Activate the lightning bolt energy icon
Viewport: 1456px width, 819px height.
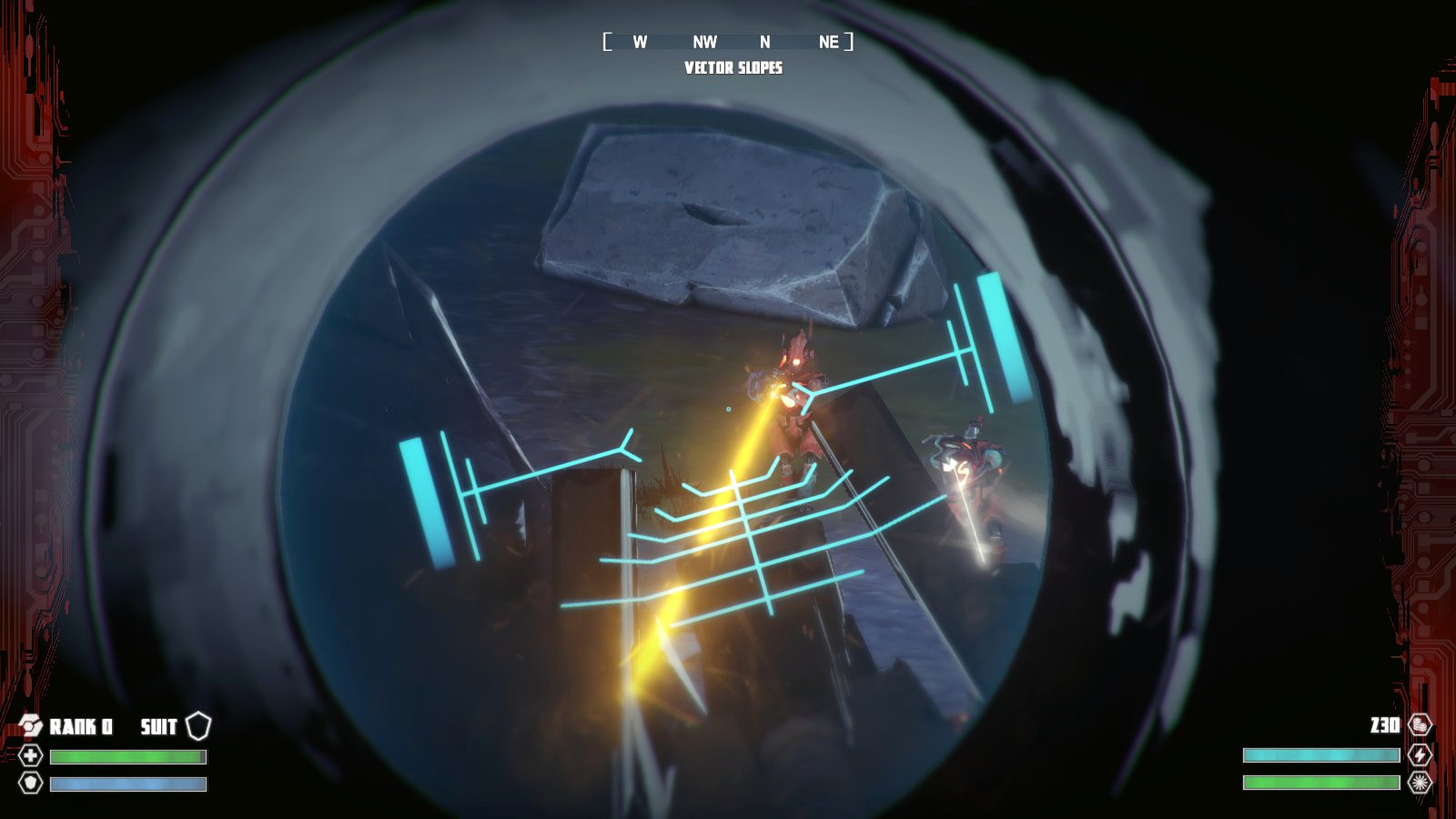[x=1420, y=754]
